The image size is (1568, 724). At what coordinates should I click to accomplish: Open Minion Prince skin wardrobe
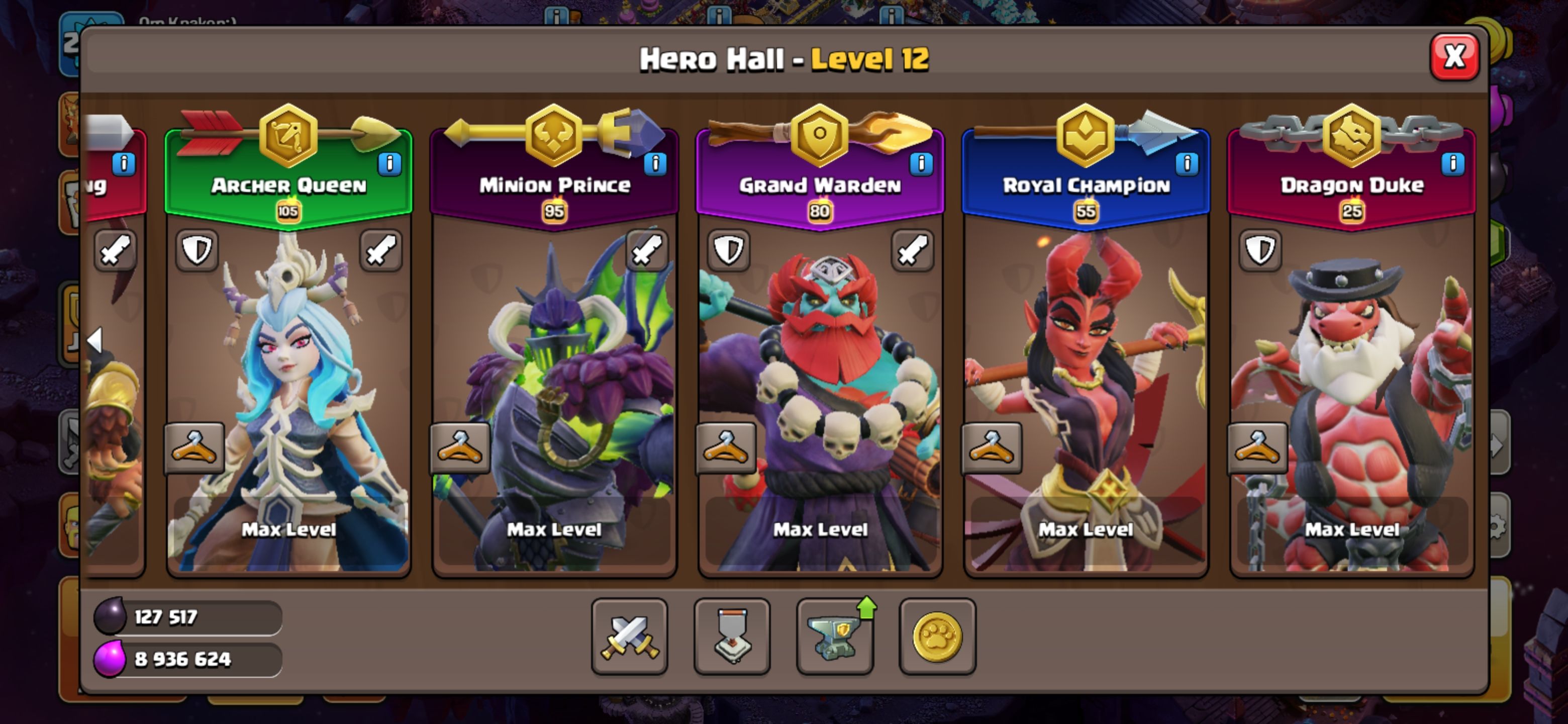click(x=459, y=448)
